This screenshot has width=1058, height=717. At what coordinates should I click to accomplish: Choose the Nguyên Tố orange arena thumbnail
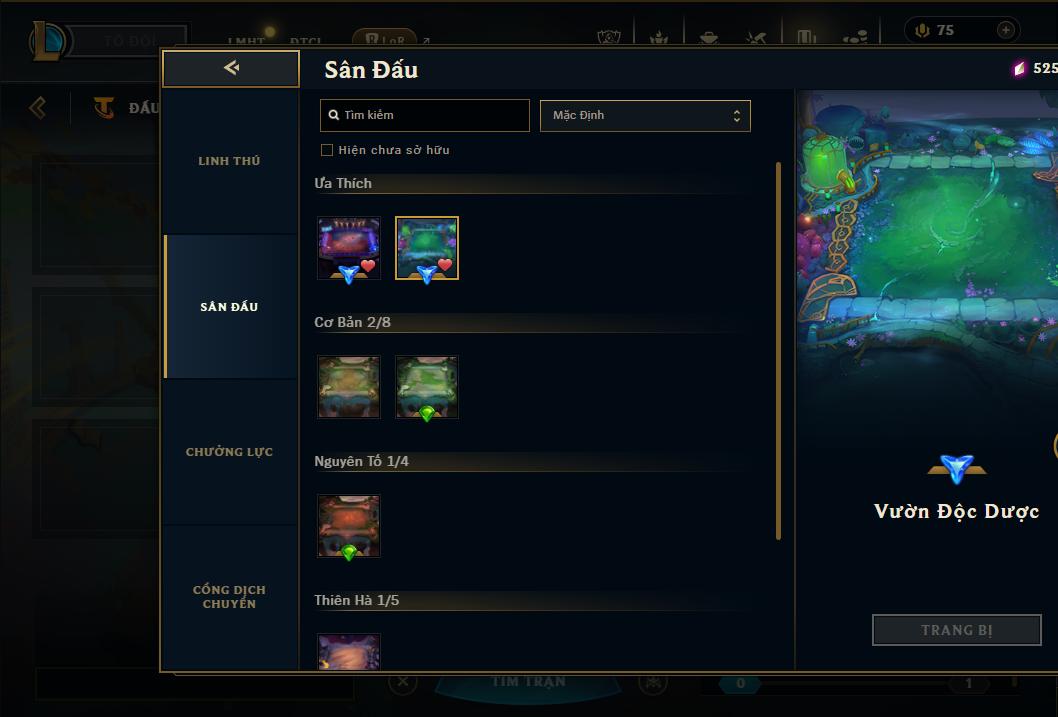348,526
